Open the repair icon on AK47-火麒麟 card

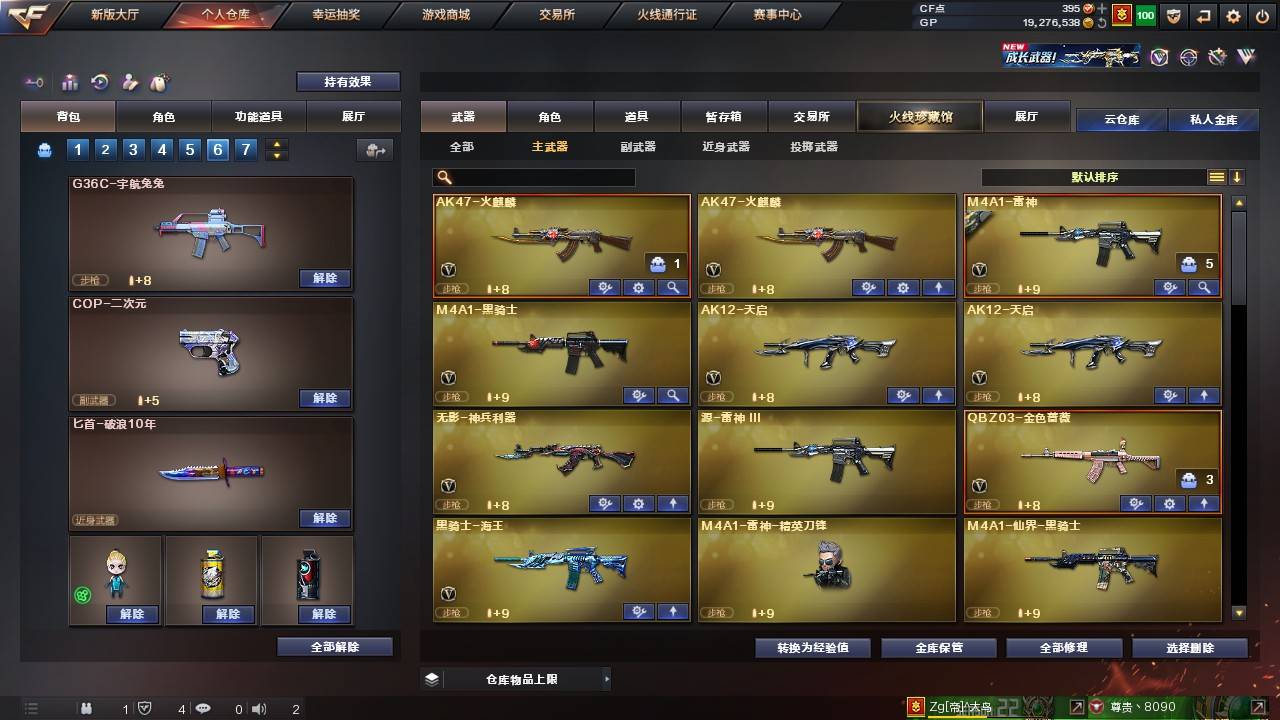(x=604, y=288)
